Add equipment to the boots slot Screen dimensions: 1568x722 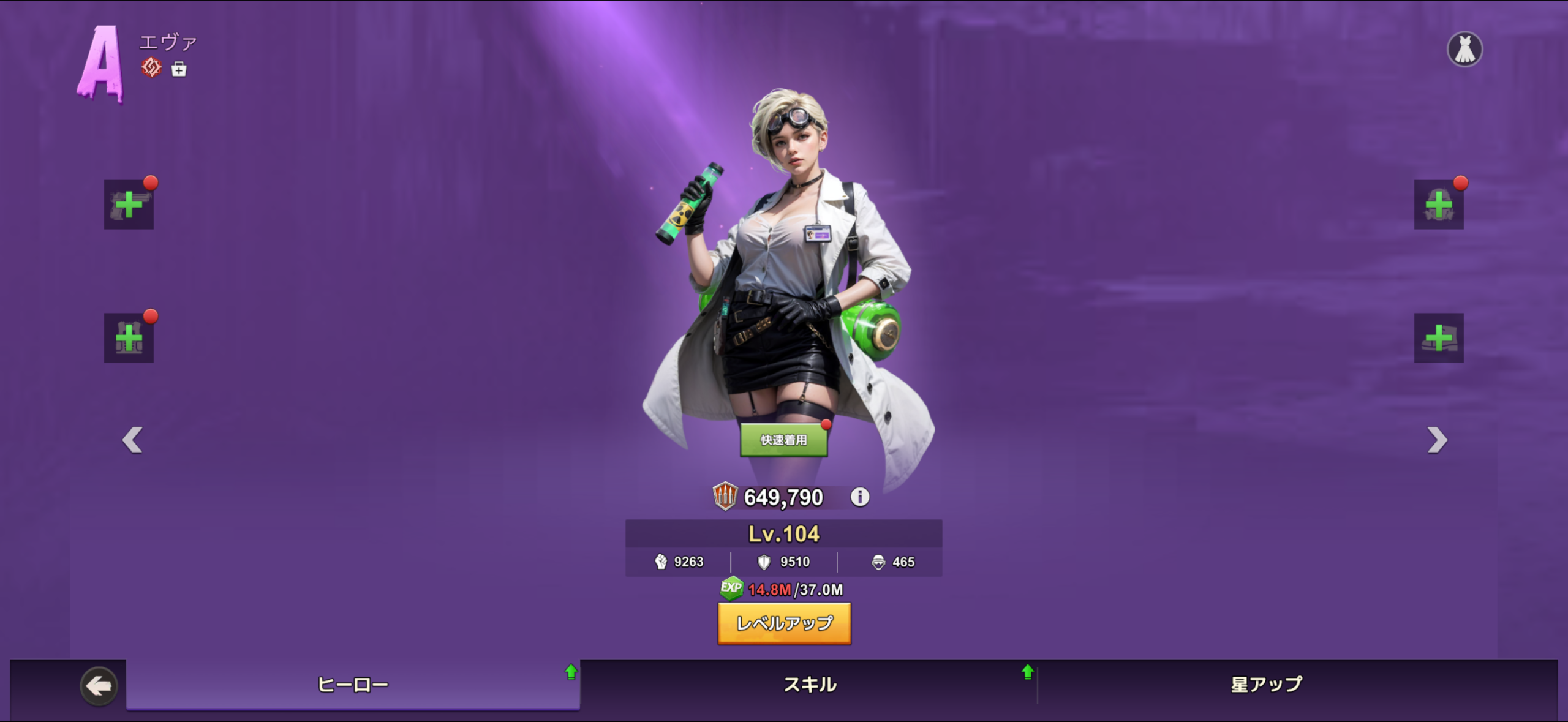(1438, 337)
